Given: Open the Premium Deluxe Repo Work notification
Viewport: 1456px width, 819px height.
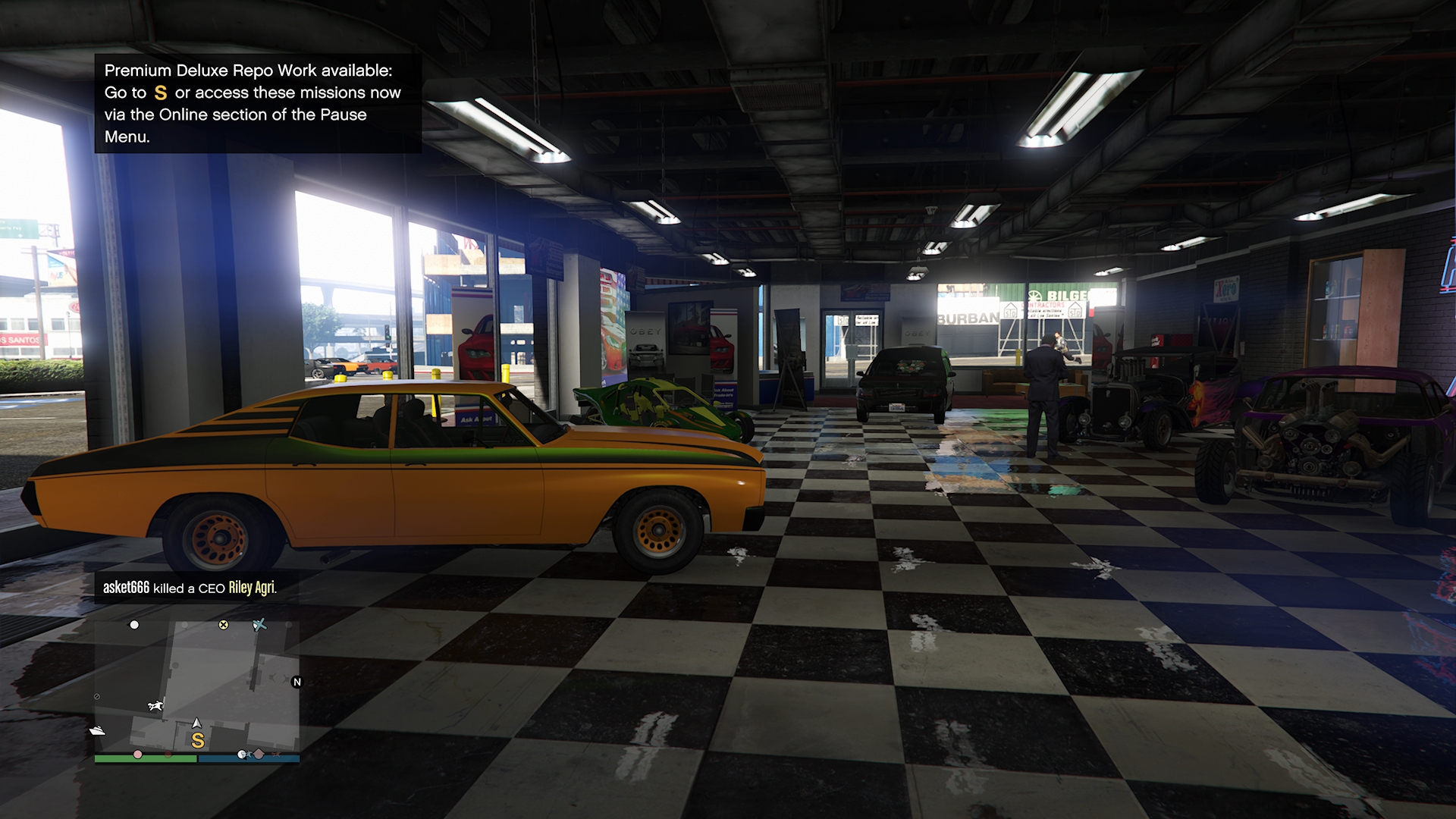Looking at the screenshot, I should [257, 103].
